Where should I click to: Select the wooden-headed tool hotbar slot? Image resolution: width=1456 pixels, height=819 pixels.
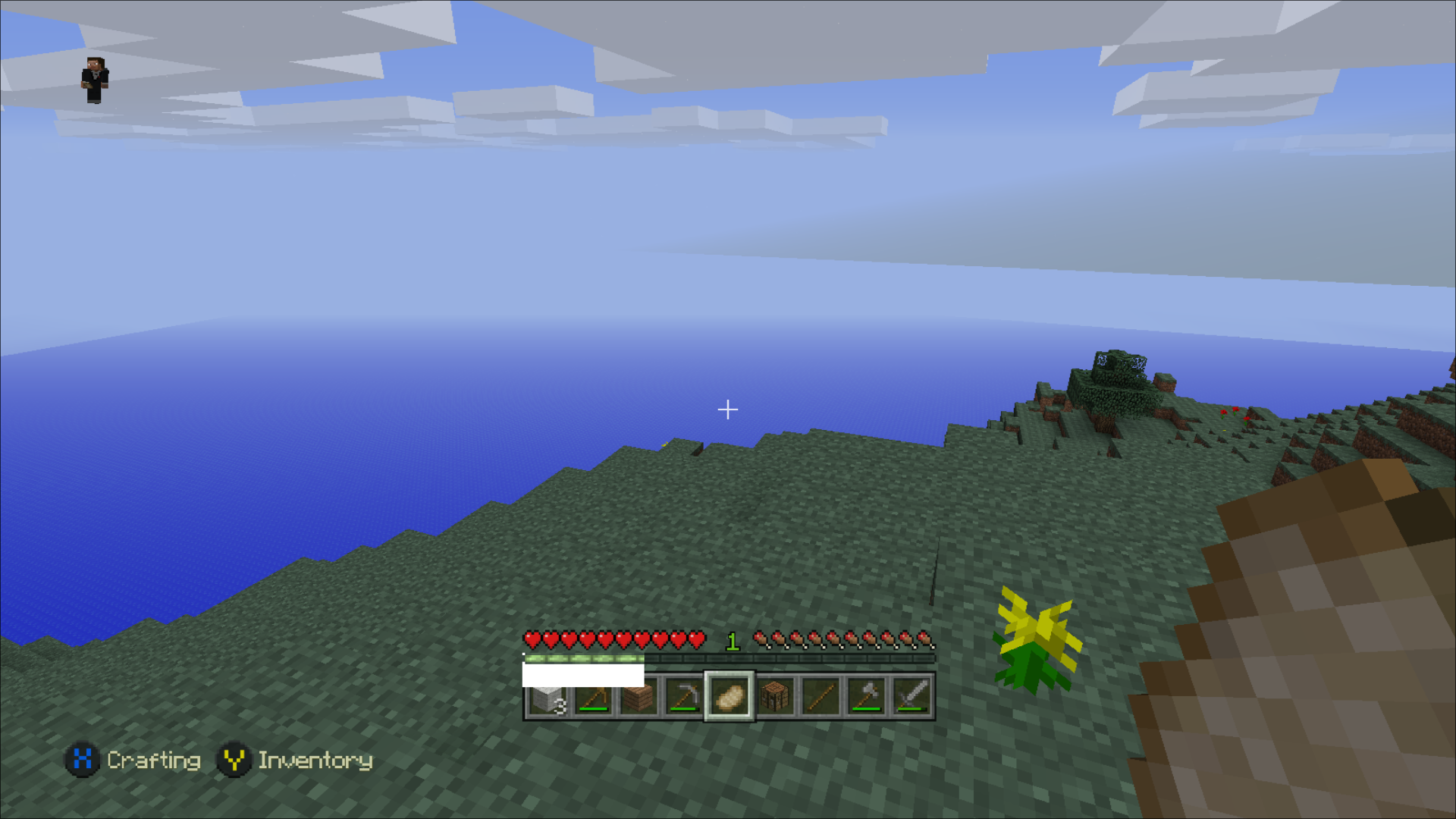[x=593, y=697]
